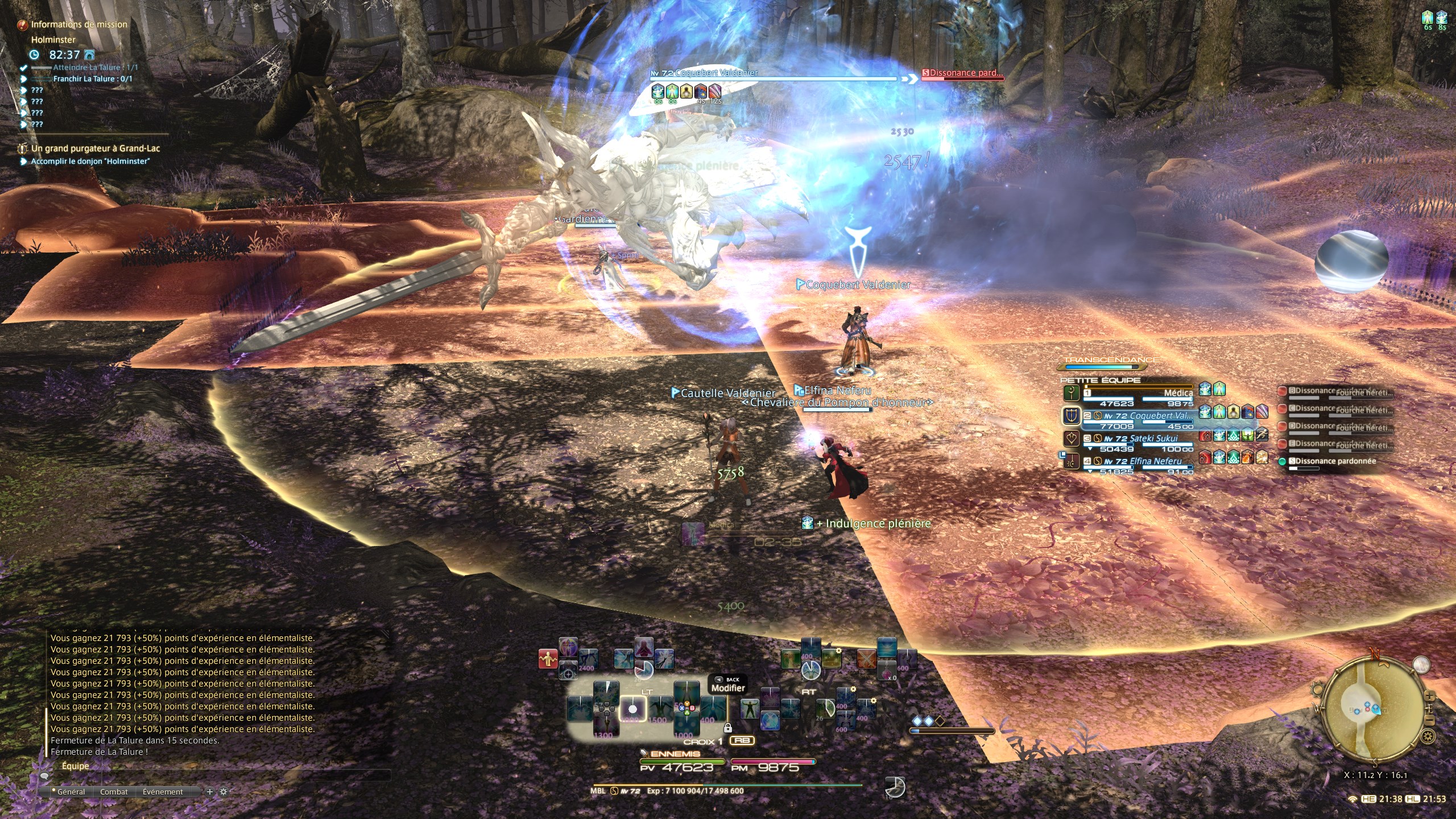Activate the red shrugging-figure emote icon
The height and width of the screenshot is (819, 1456).
point(548,659)
